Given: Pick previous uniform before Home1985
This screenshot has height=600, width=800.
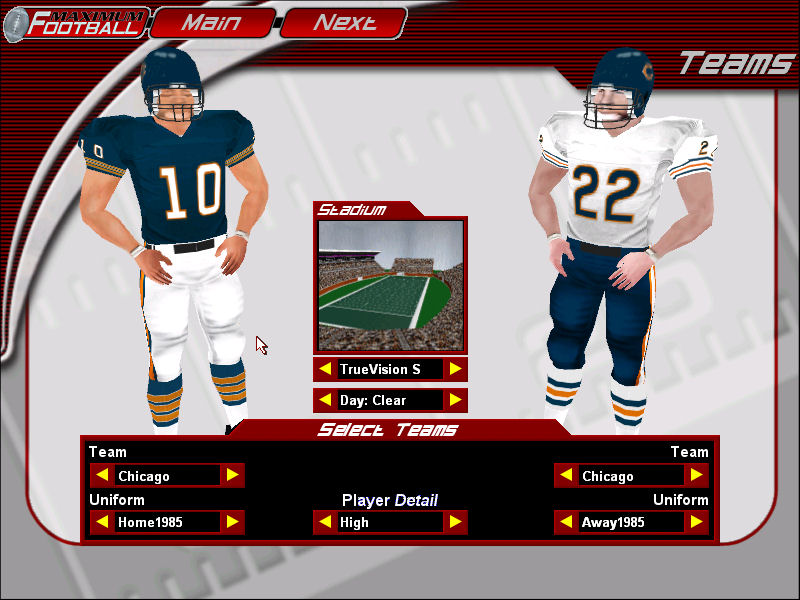Looking at the screenshot, I should coord(101,522).
